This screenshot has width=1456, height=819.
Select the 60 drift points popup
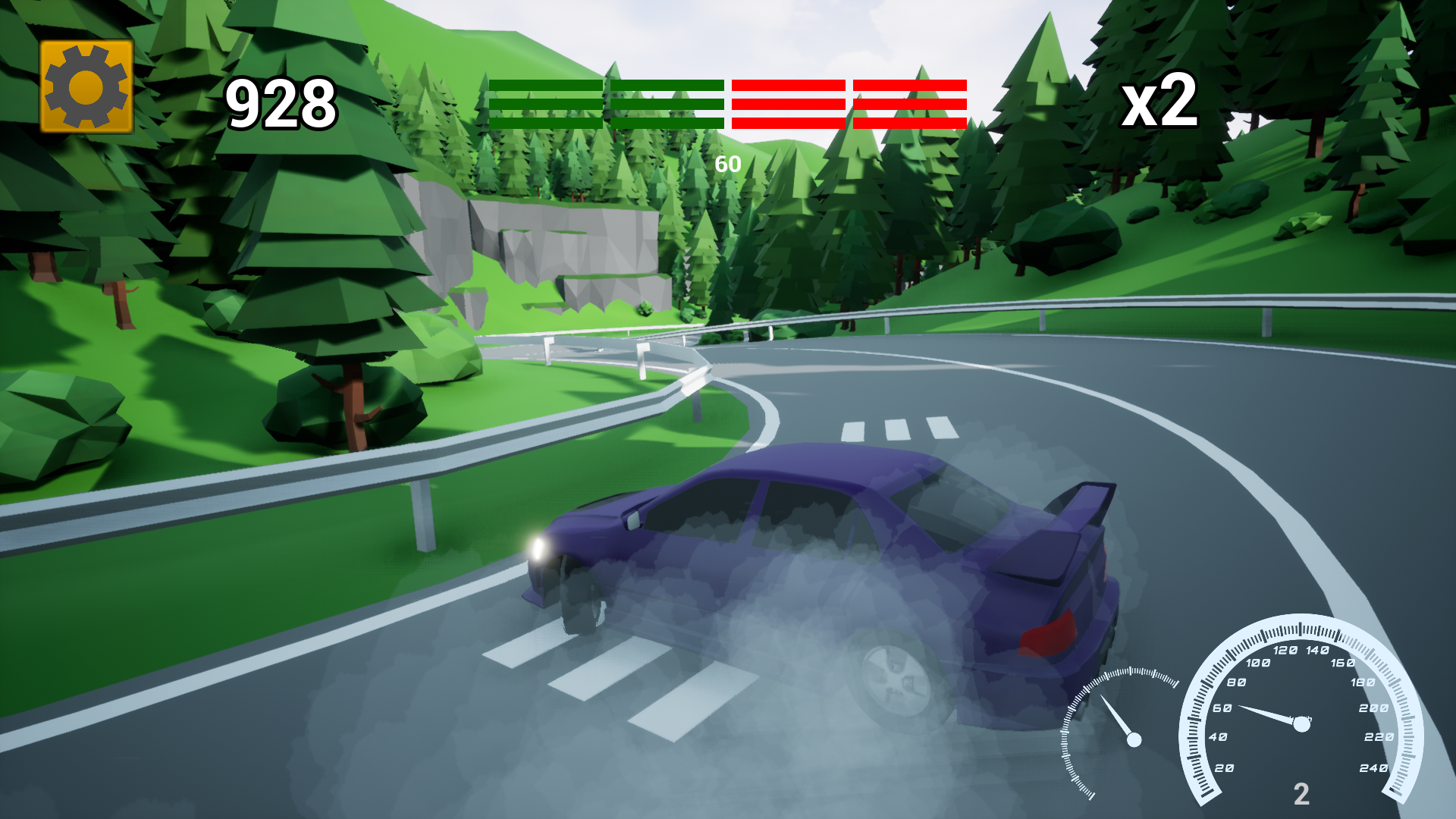(x=729, y=162)
